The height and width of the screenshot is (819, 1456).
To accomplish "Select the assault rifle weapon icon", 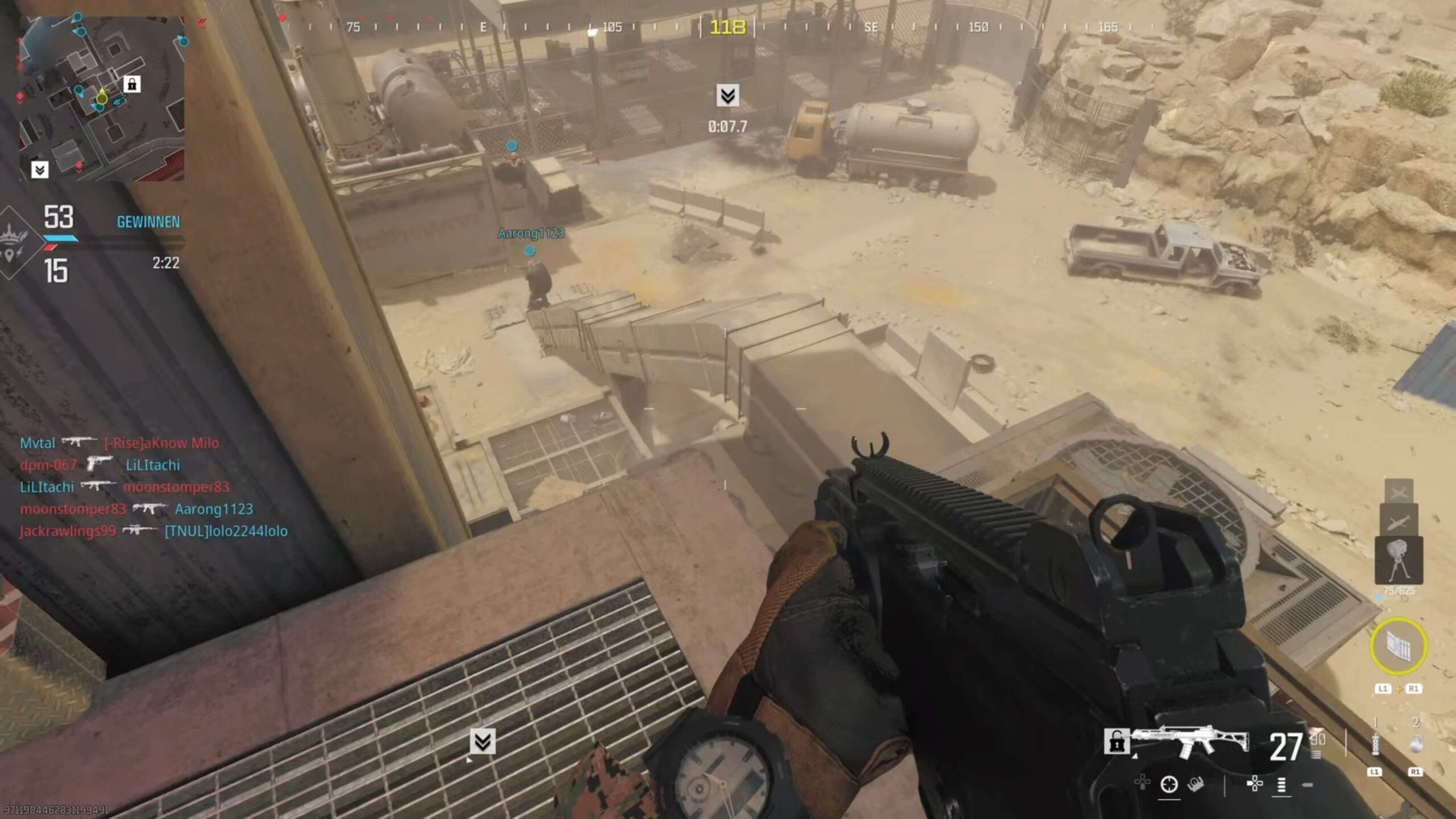I will tap(1191, 741).
